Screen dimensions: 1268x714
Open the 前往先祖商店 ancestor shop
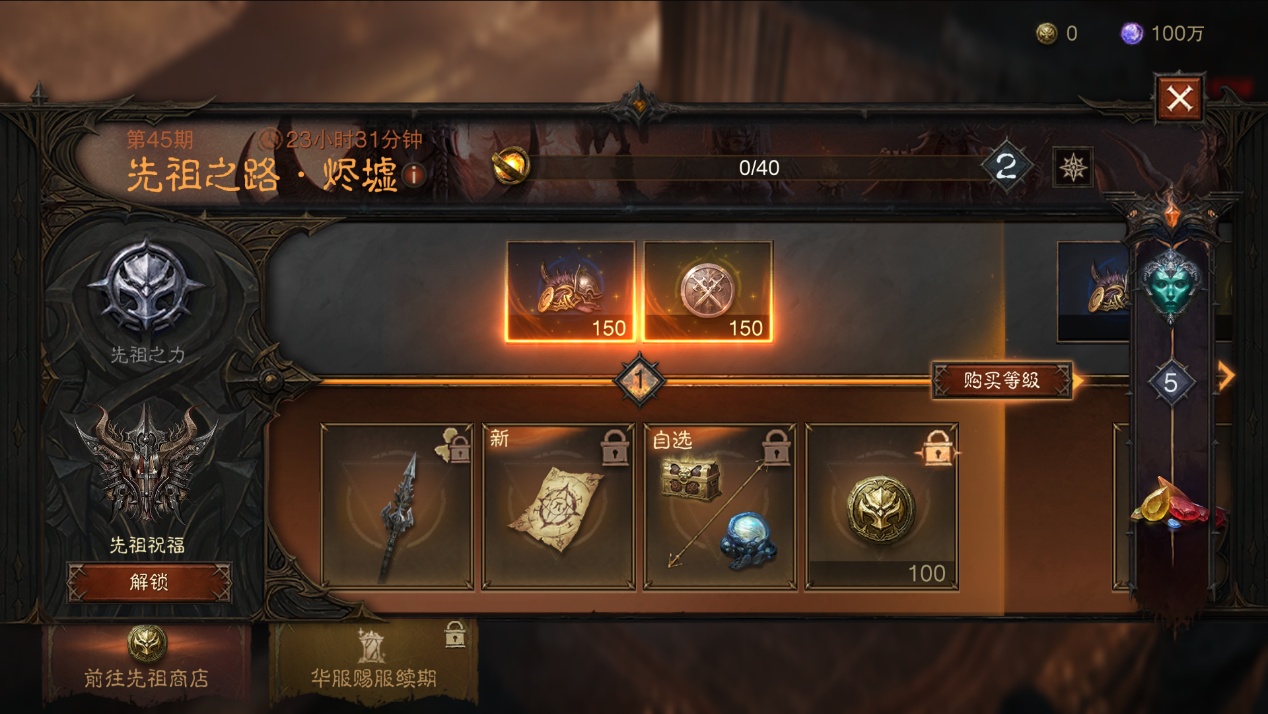146,660
